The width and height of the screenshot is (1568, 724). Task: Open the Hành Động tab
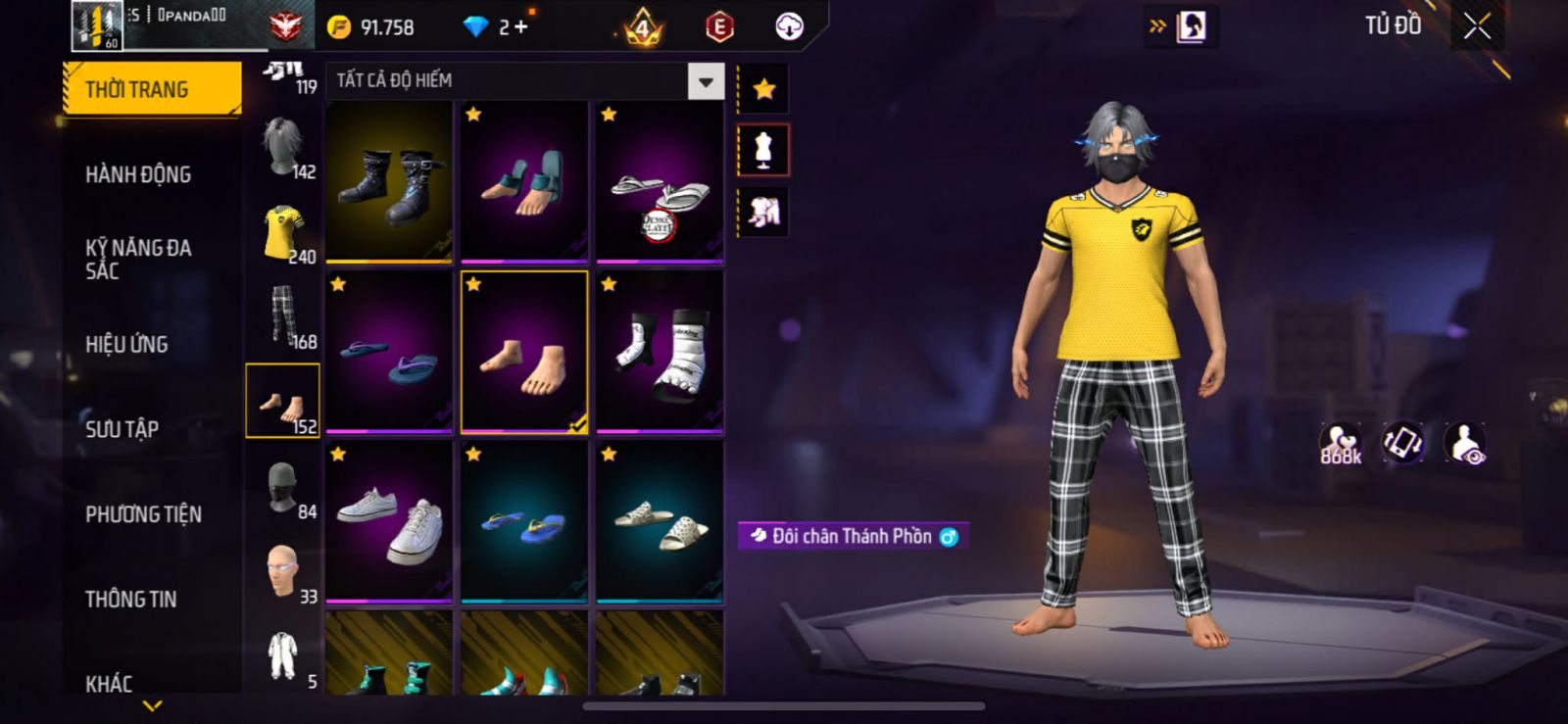pyautogui.click(x=138, y=174)
